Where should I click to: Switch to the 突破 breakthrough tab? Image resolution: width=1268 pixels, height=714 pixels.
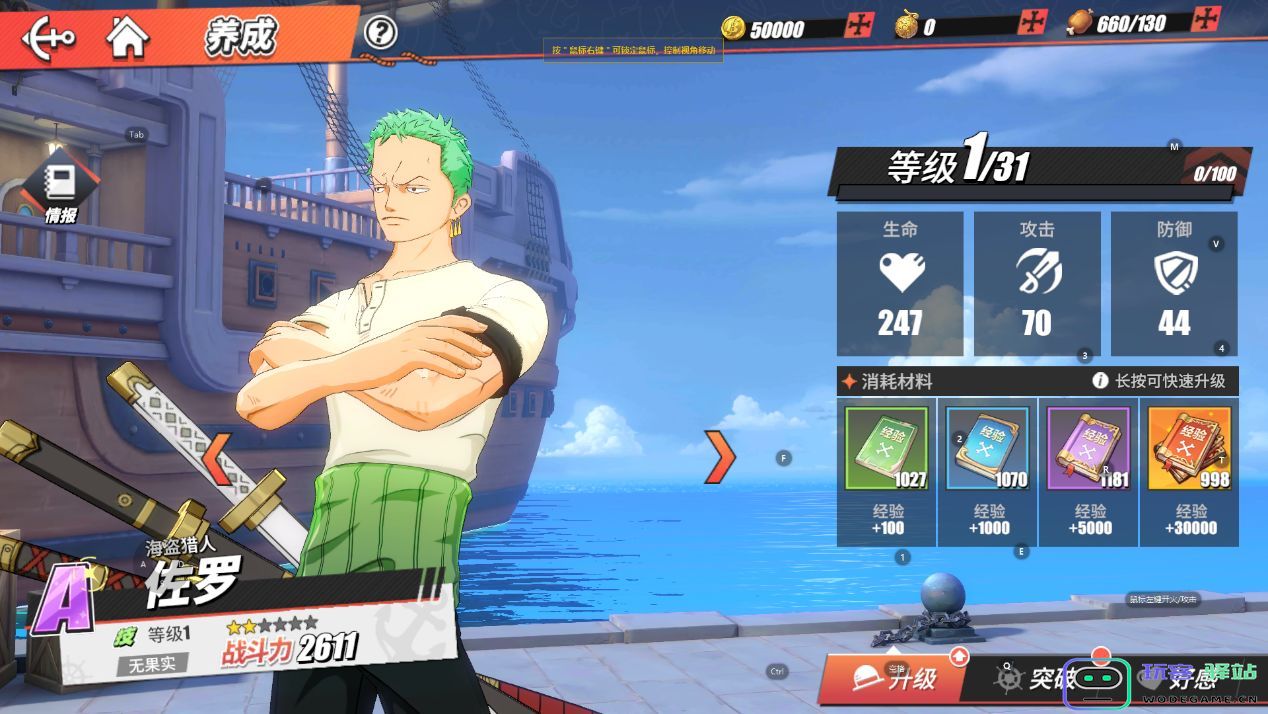coord(1030,679)
